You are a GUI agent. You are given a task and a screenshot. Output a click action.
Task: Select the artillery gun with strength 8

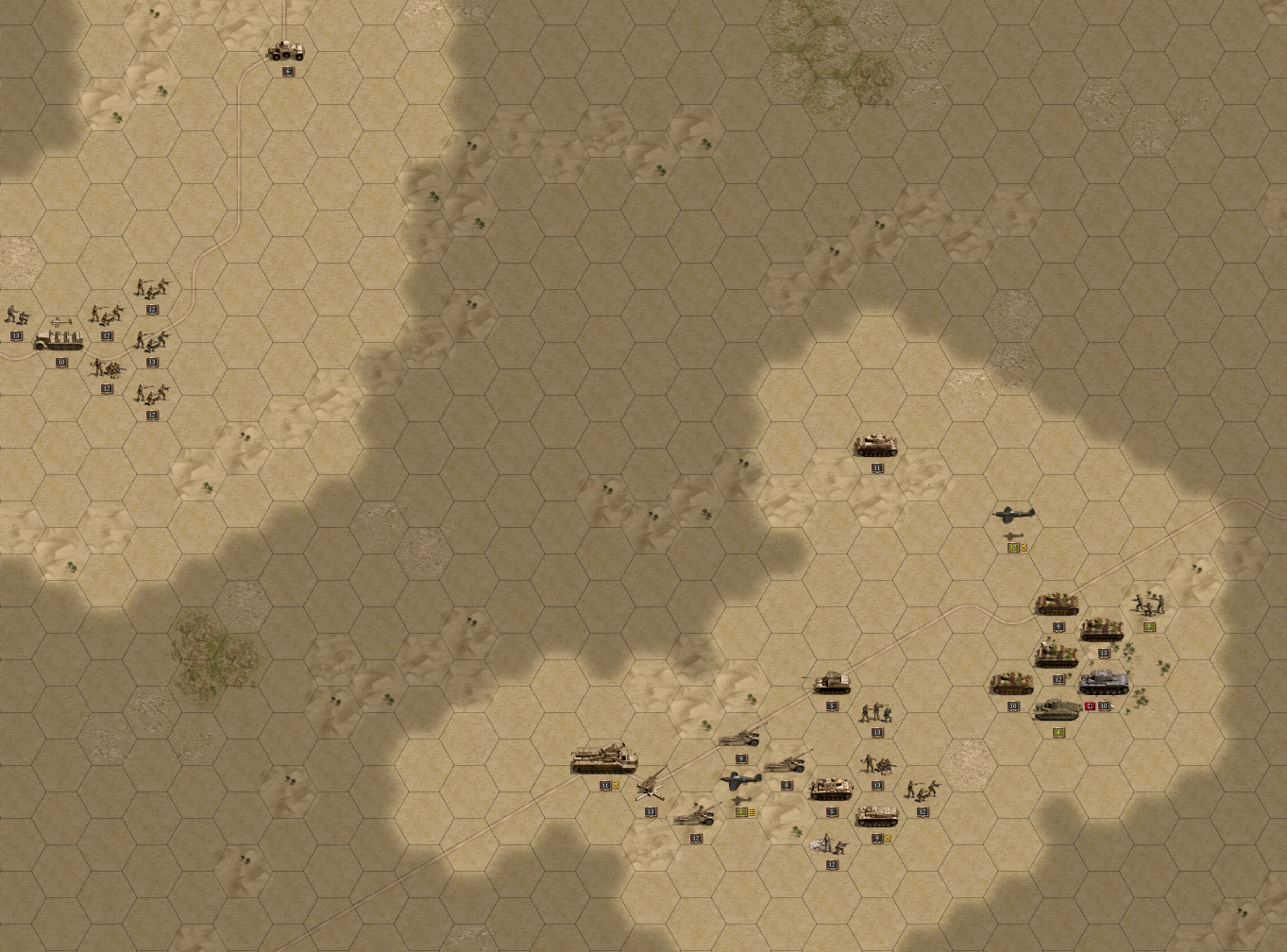coord(786,763)
